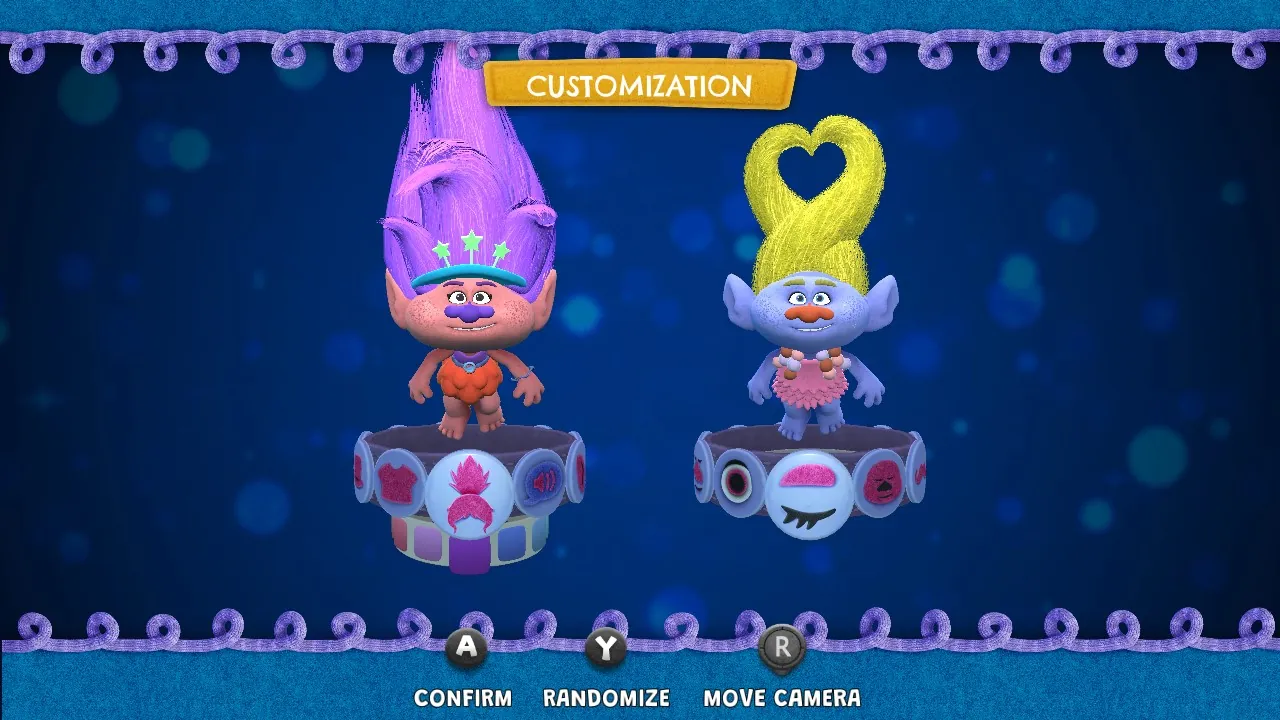Click the Customization banner
Image resolution: width=1280 pixels, height=720 pixels.
pos(639,87)
